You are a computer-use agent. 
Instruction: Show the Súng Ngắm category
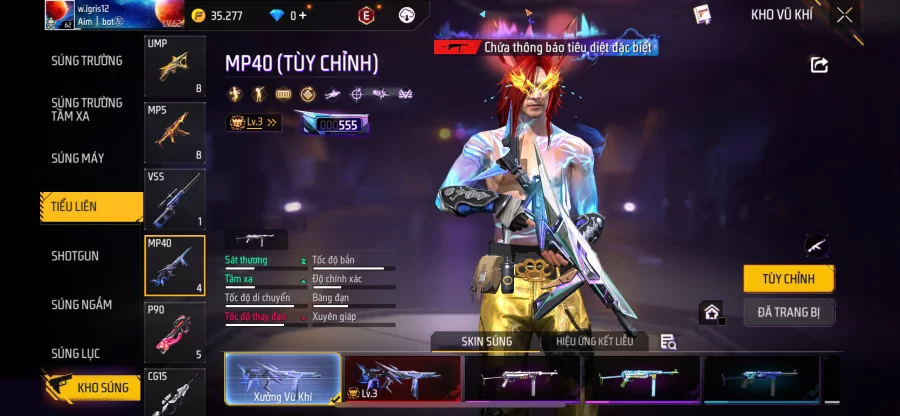tap(82, 305)
